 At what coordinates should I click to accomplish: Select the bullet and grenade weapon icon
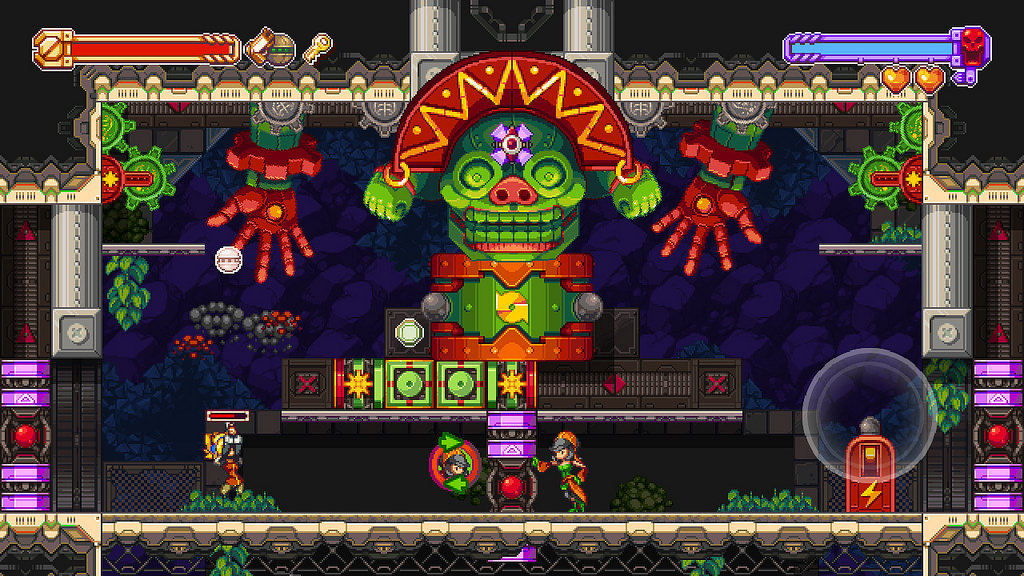pyautogui.click(x=271, y=47)
